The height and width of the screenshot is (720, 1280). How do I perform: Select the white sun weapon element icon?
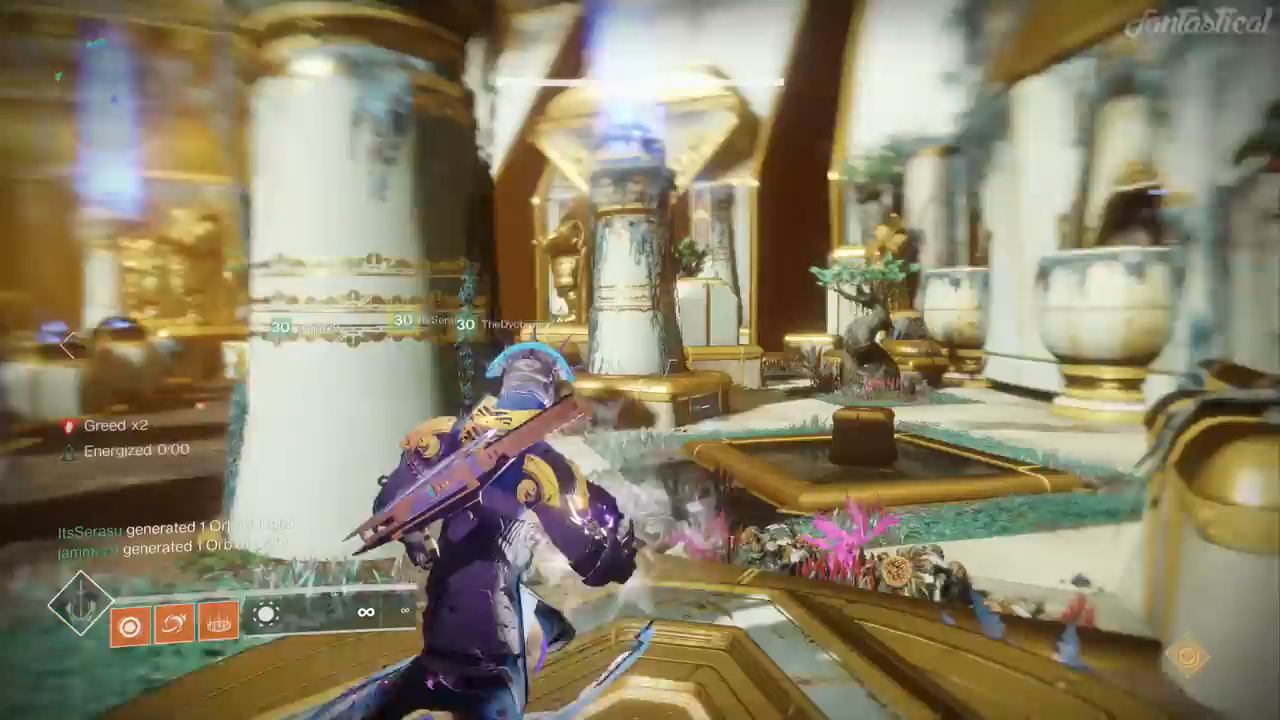pos(266,614)
